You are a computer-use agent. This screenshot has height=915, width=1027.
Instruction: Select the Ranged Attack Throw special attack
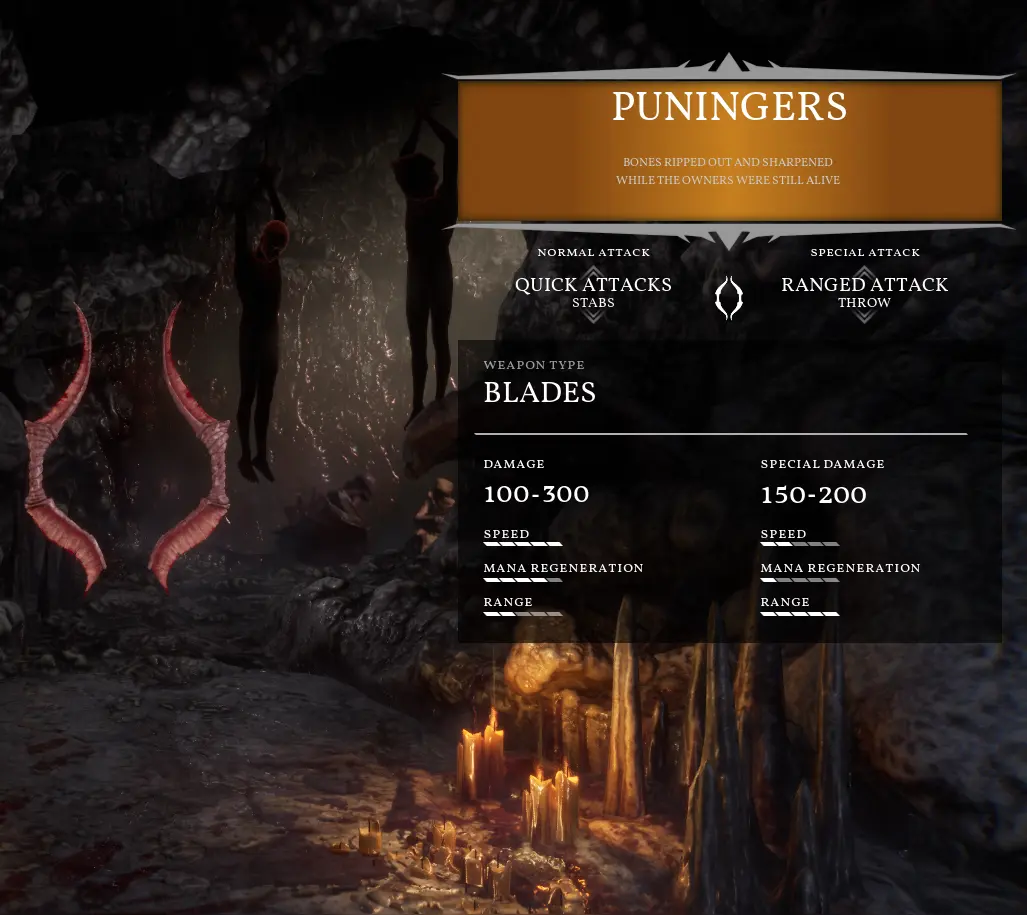[864, 291]
